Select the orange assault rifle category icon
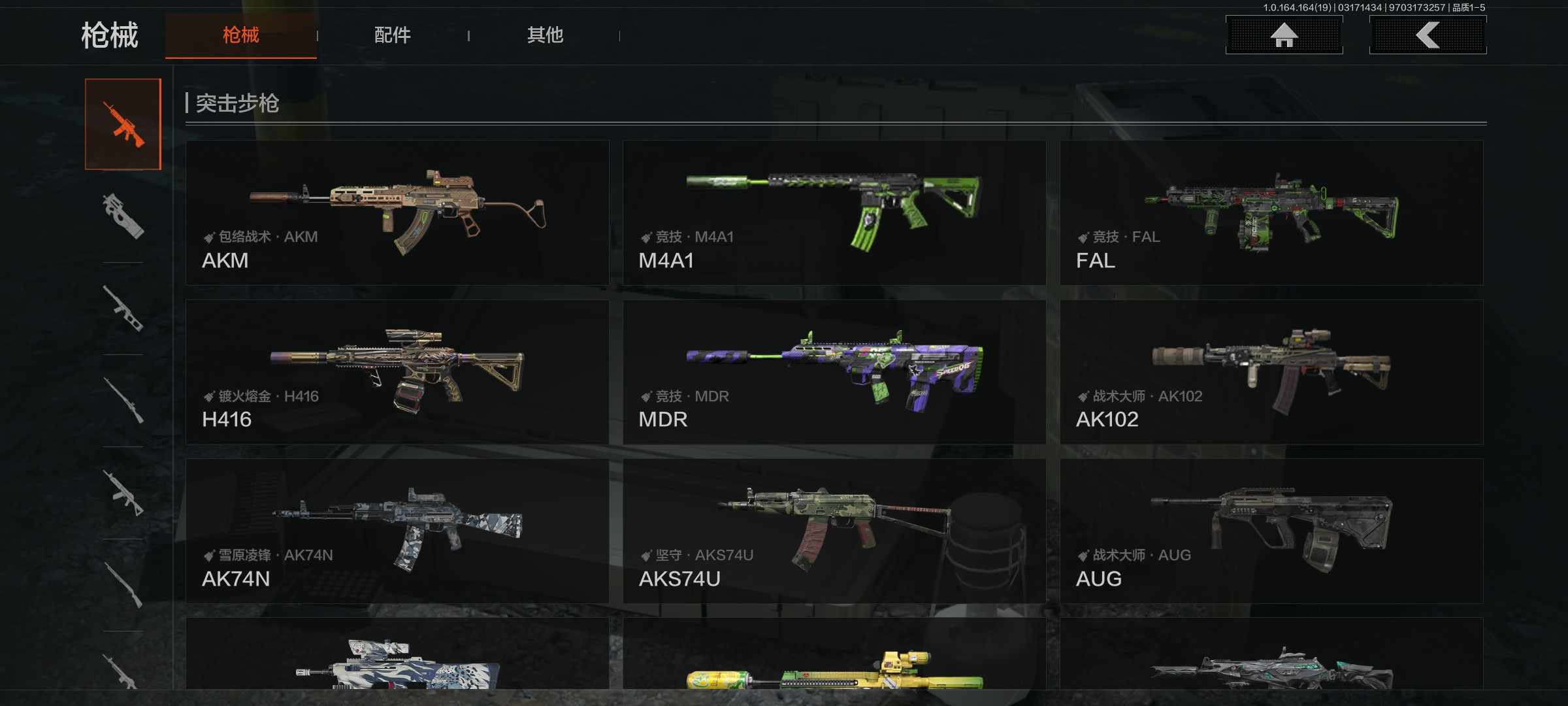 point(123,124)
